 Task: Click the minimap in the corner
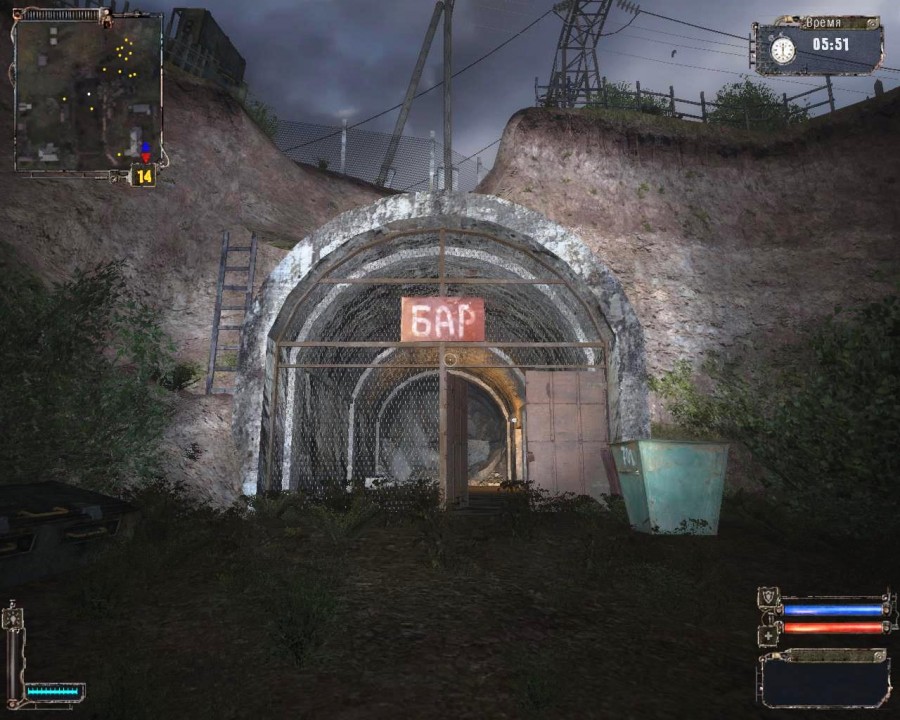[87, 92]
